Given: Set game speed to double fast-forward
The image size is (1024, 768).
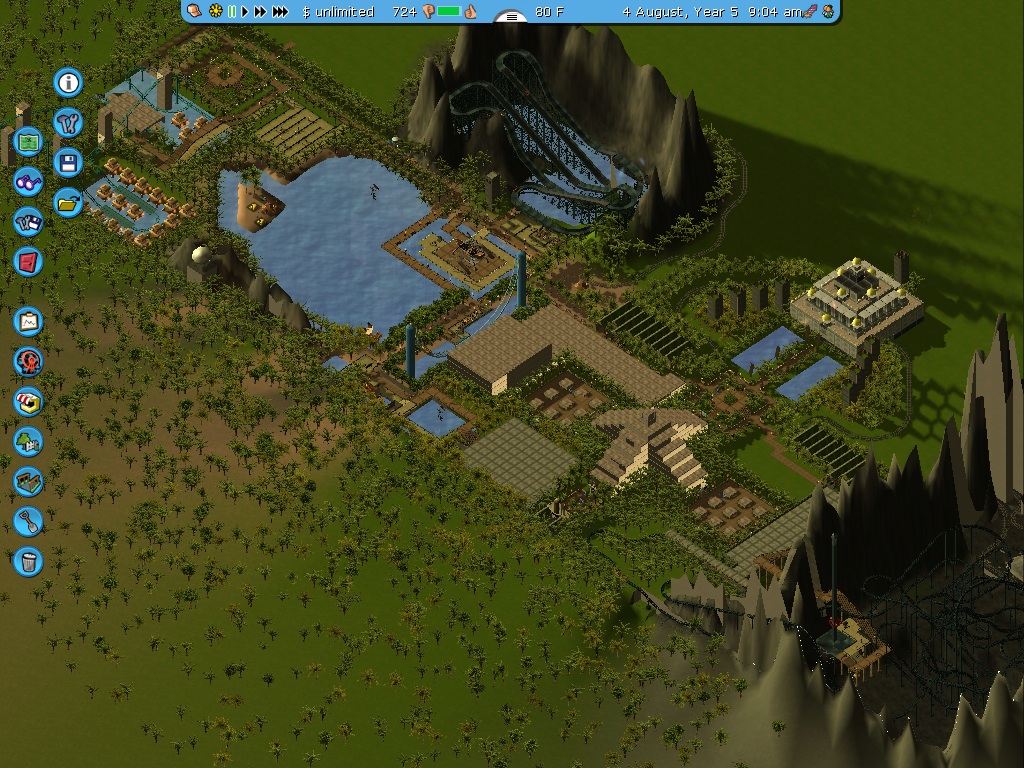Looking at the screenshot, I should (x=261, y=12).
